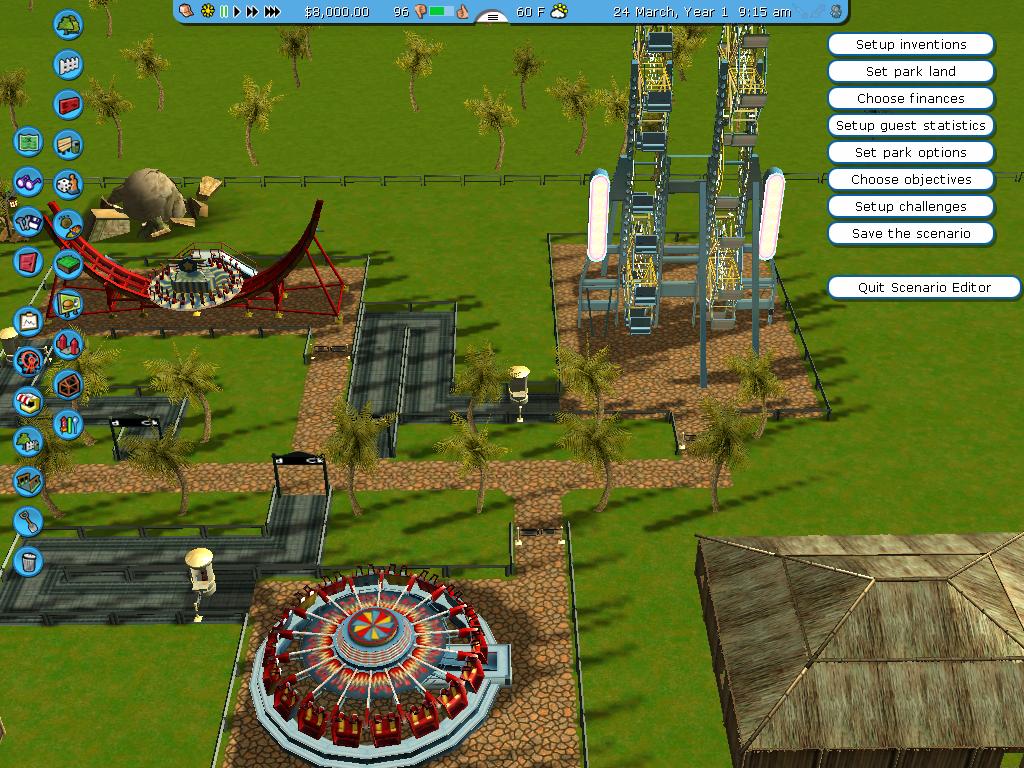This screenshot has height=768, width=1024.
Task: Set the fastest triple-arrow game speed
Action: [x=272, y=12]
